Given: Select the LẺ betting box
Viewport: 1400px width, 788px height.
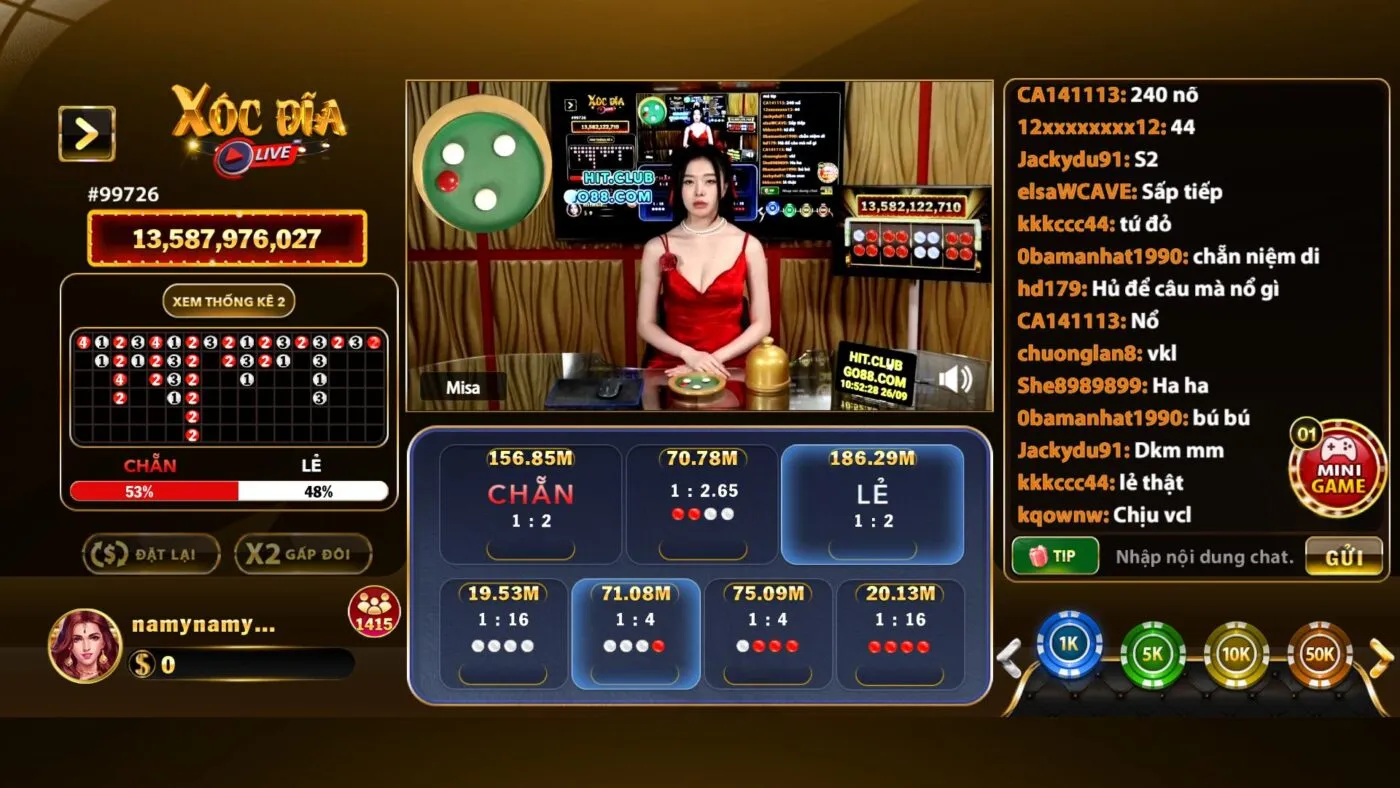Looking at the screenshot, I should [x=873, y=503].
